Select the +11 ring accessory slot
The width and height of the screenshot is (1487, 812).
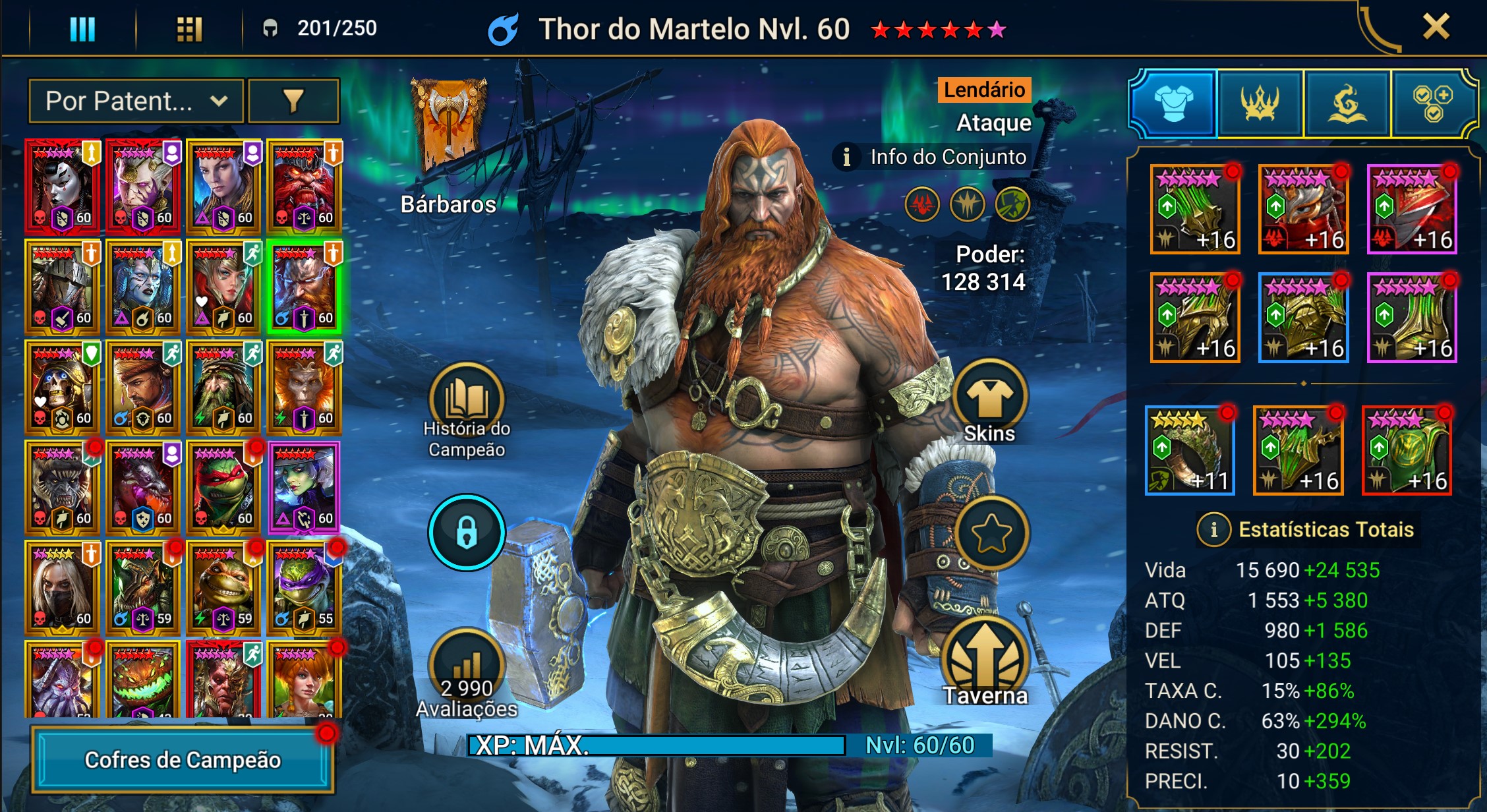tap(1189, 451)
